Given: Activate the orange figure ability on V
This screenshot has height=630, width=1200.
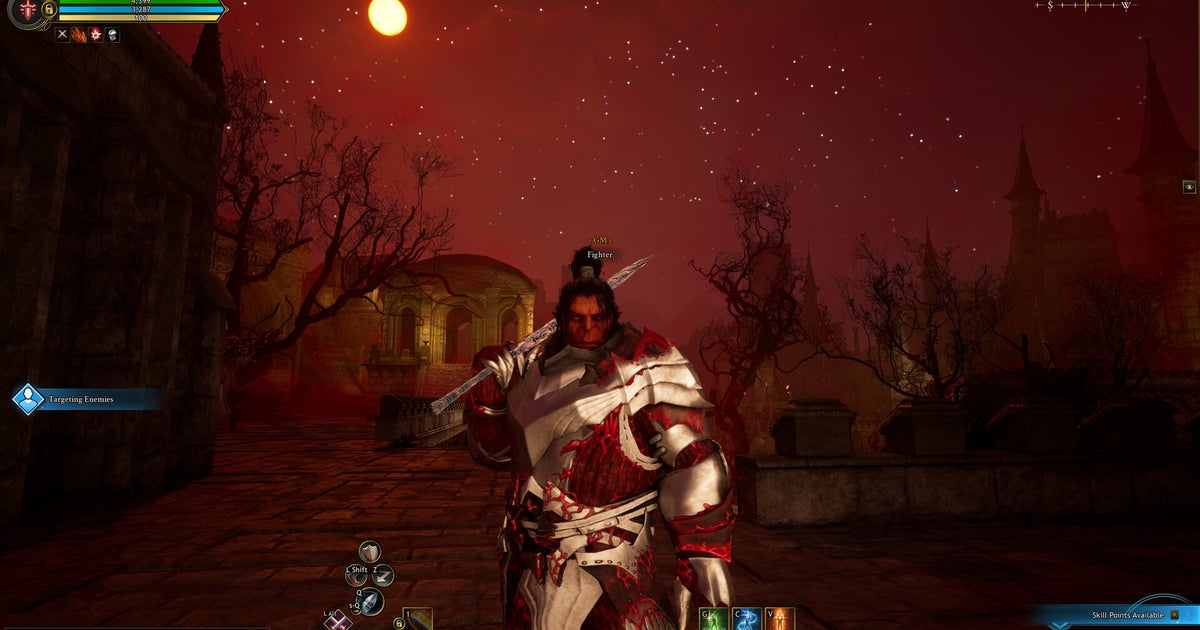Looking at the screenshot, I should click(780, 619).
